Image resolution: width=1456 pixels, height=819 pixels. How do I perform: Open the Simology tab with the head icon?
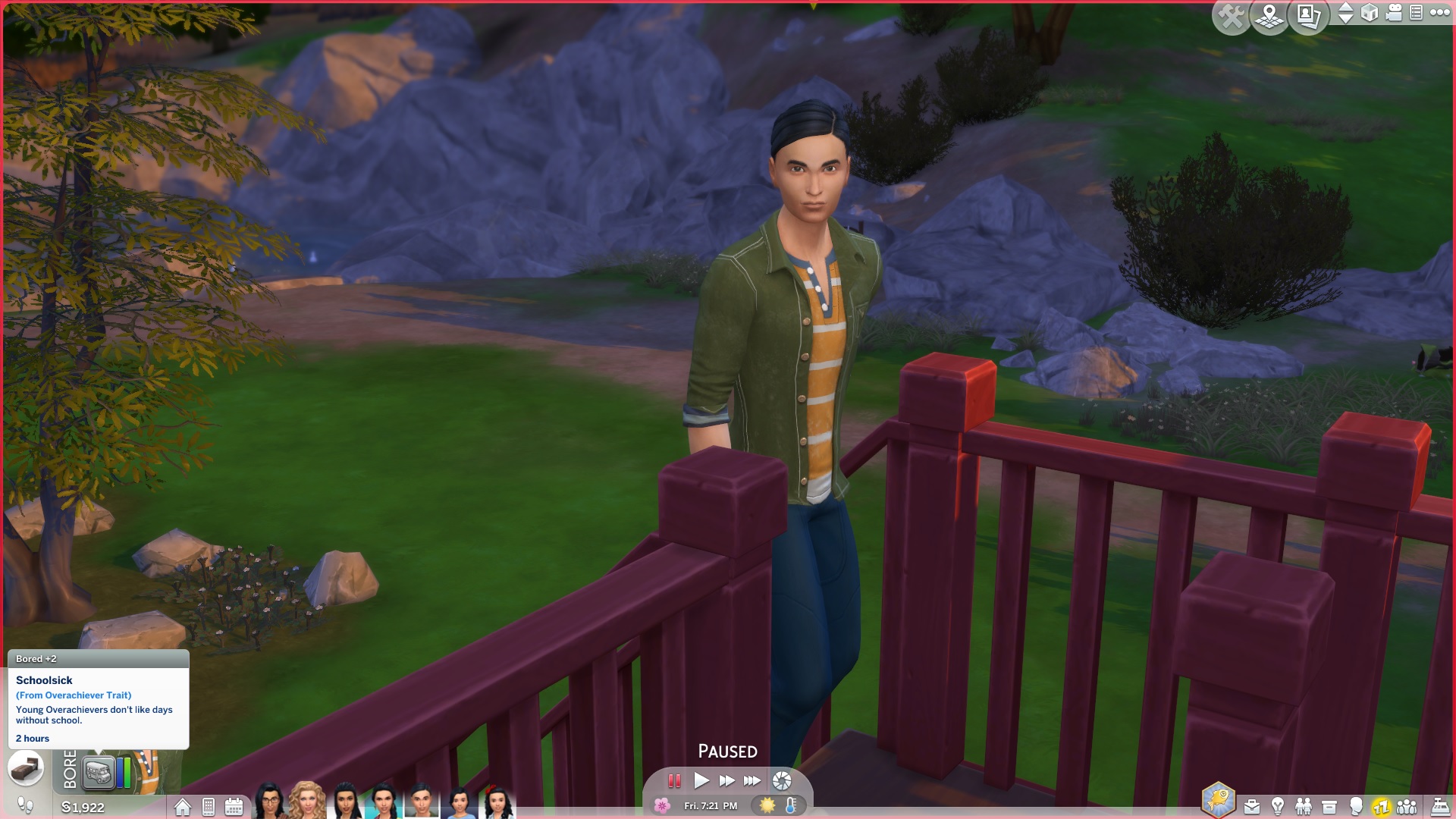[1356, 805]
